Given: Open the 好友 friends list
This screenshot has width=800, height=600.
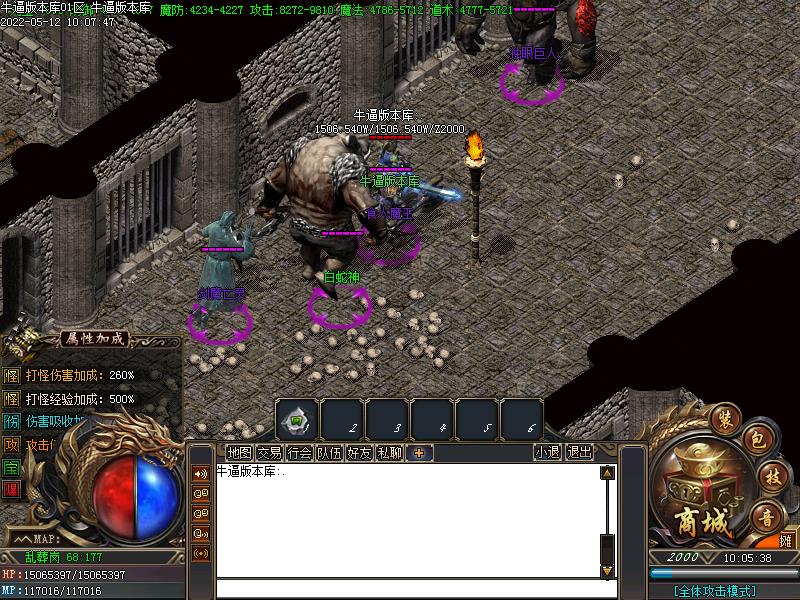Looking at the screenshot, I should 359,453.
